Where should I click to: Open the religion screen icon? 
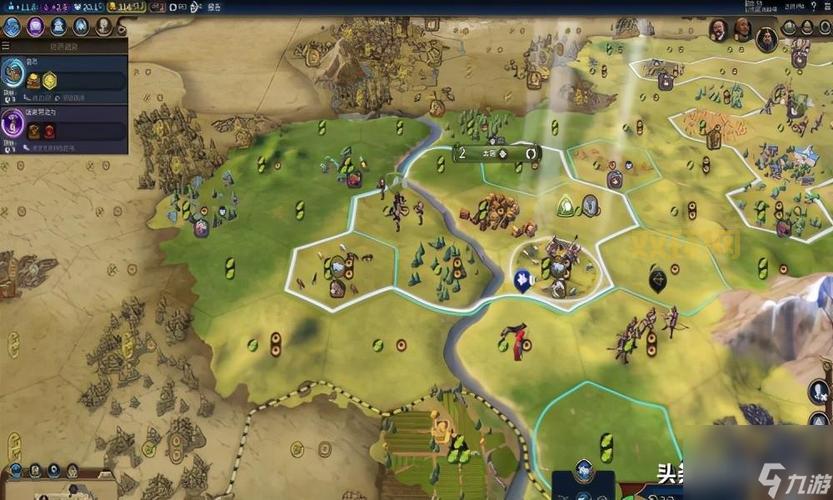pyautogui.click(x=80, y=27)
